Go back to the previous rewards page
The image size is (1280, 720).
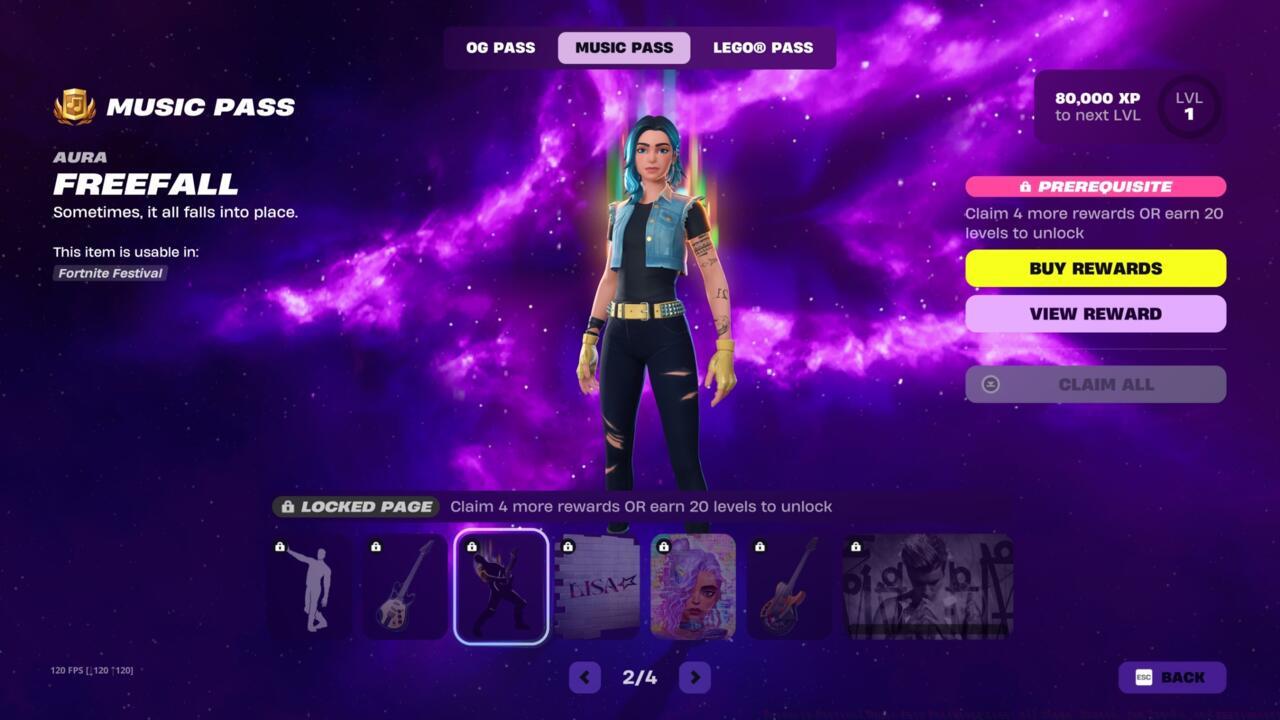[585, 677]
